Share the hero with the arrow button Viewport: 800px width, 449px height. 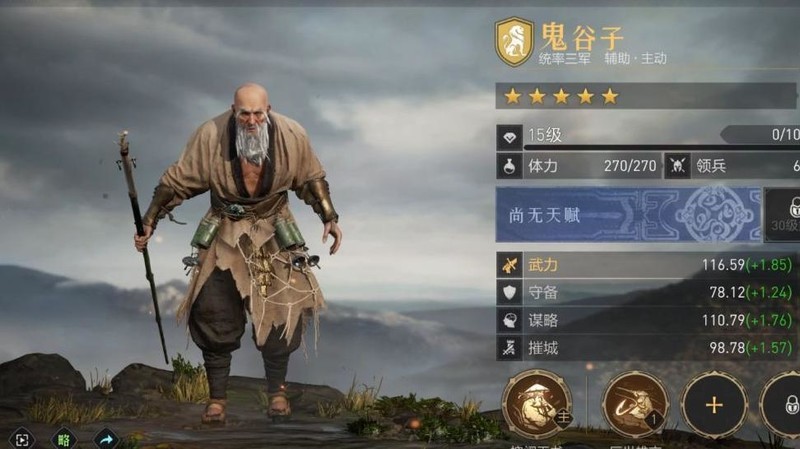click(105, 438)
